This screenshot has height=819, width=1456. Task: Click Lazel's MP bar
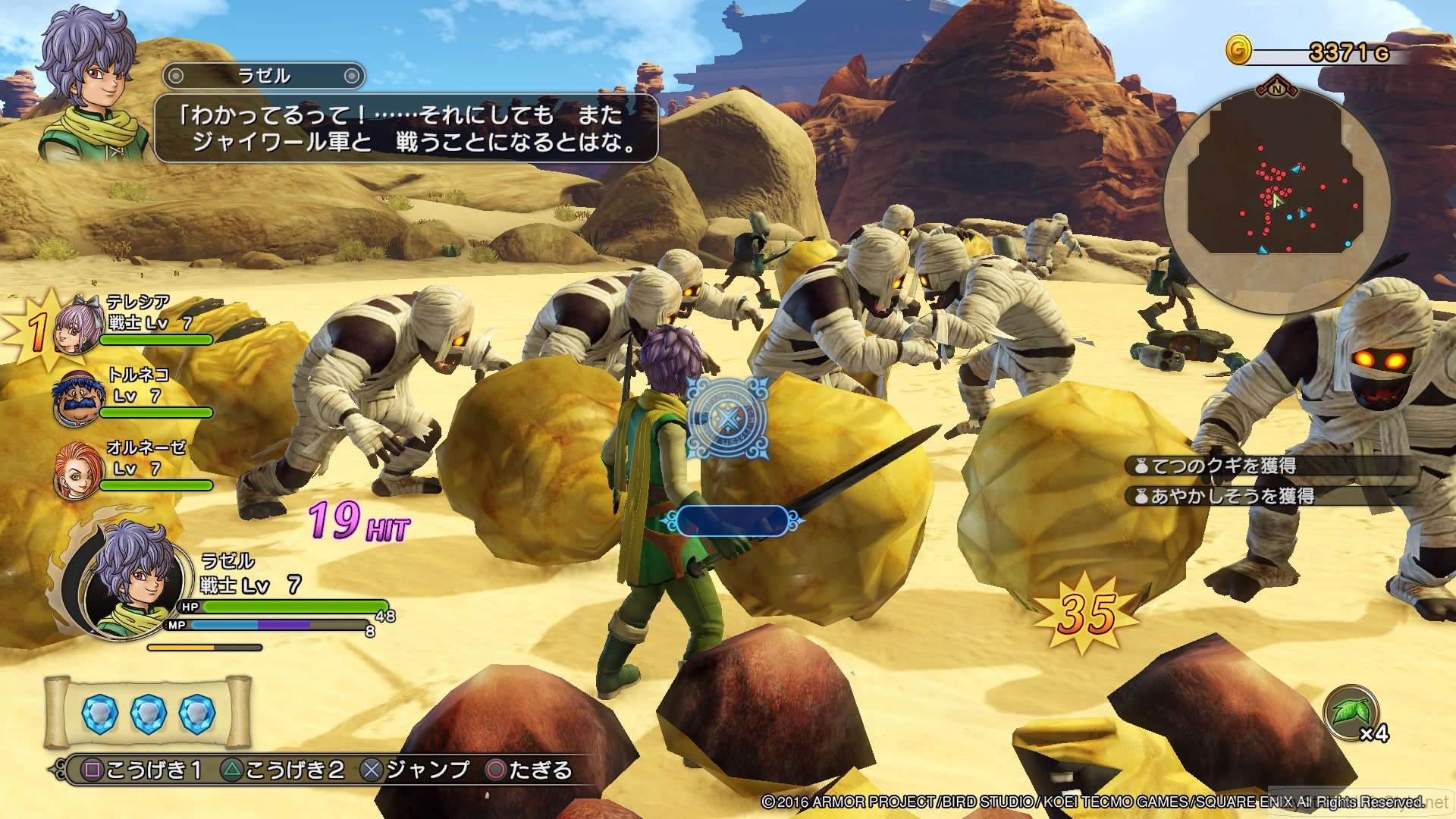point(273,625)
